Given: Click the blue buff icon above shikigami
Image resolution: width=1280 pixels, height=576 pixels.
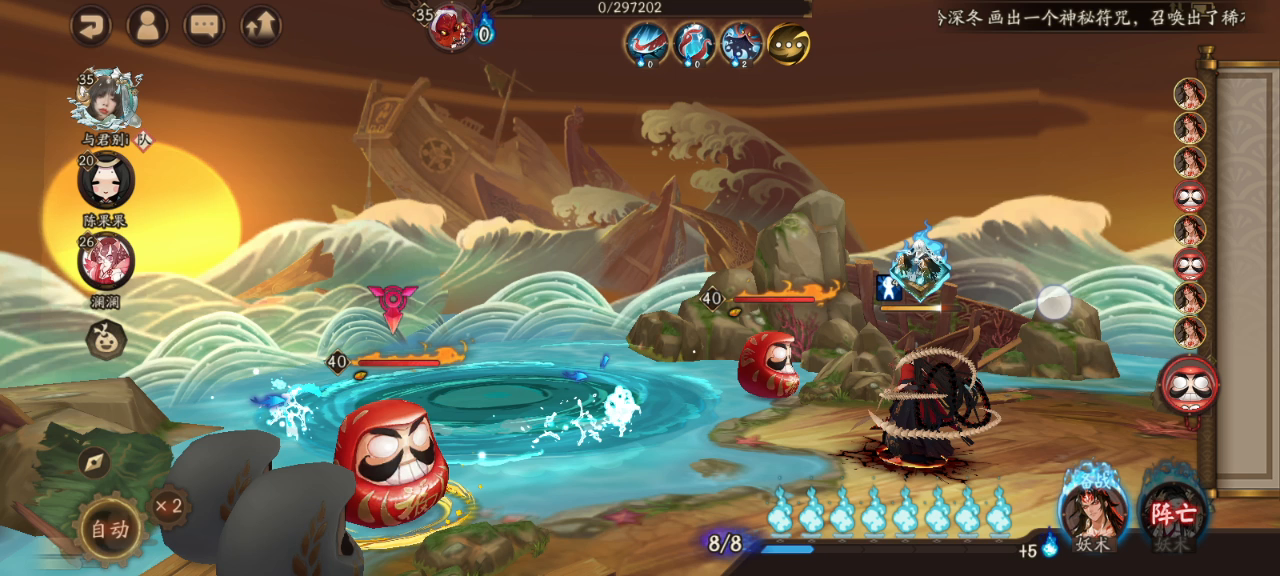Looking at the screenshot, I should pyautogui.click(x=889, y=288).
